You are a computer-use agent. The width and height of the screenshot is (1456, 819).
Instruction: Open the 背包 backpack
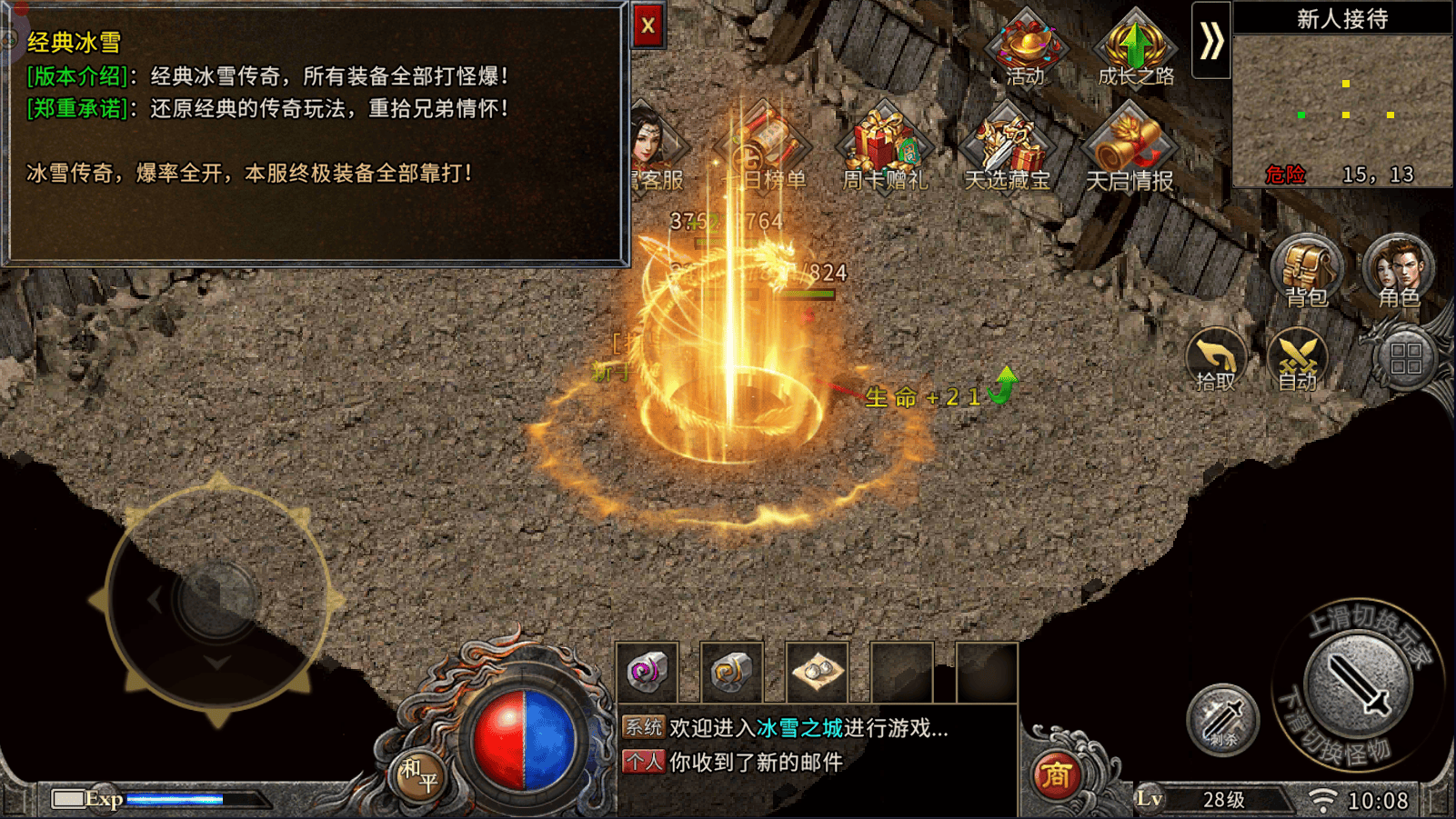coord(1307,270)
